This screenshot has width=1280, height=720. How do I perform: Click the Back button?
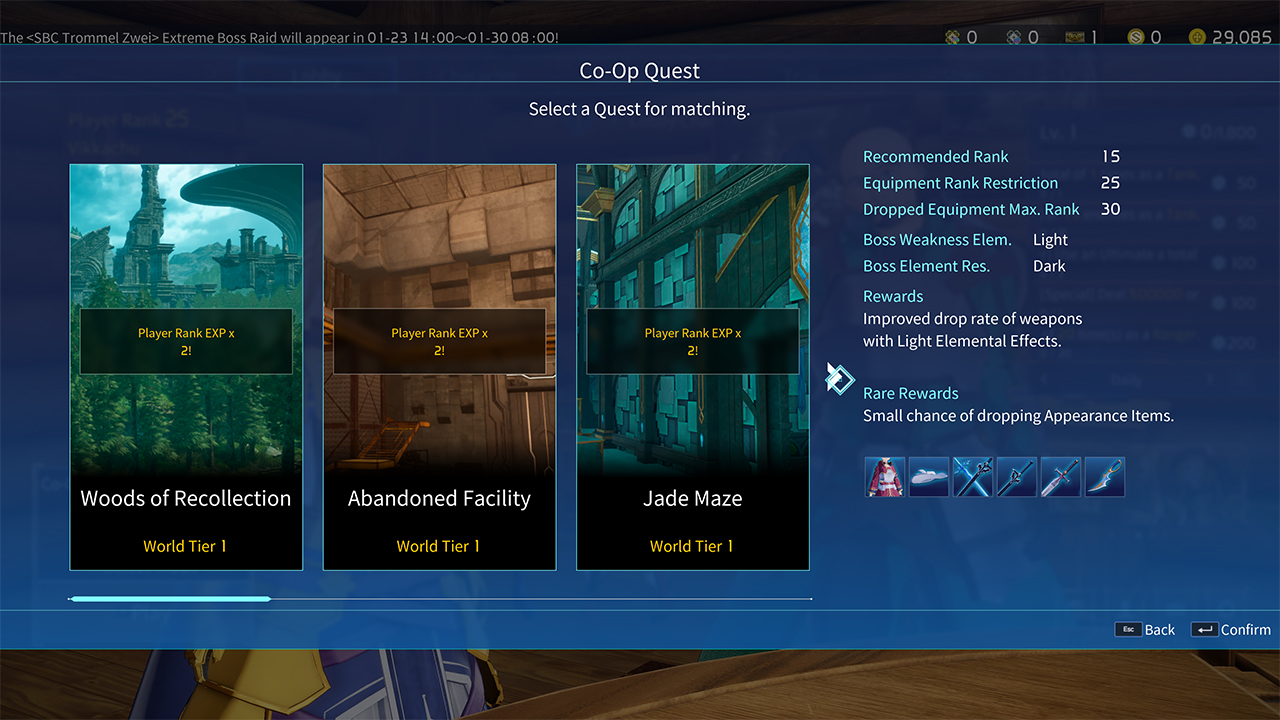pos(1146,630)
